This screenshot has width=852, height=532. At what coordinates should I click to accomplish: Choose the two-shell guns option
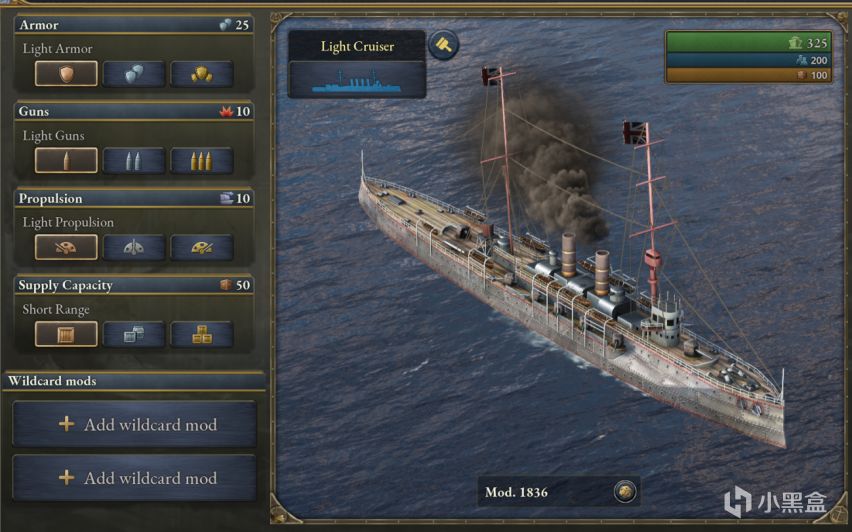[134, 161]
